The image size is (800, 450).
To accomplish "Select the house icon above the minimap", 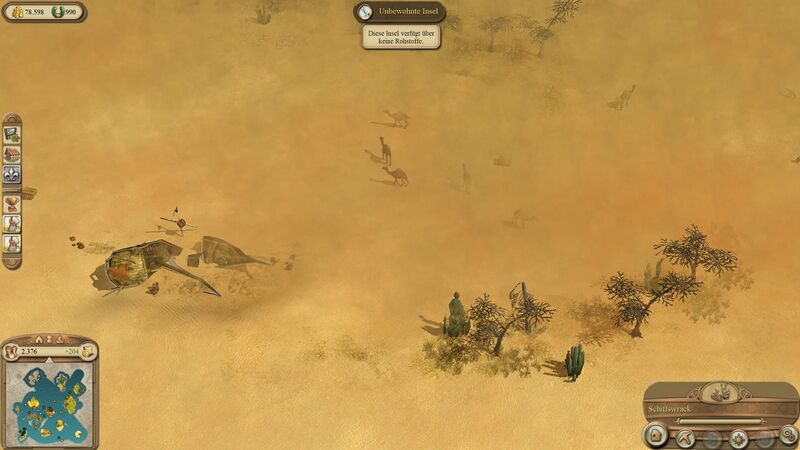I will tap(39, 339).
